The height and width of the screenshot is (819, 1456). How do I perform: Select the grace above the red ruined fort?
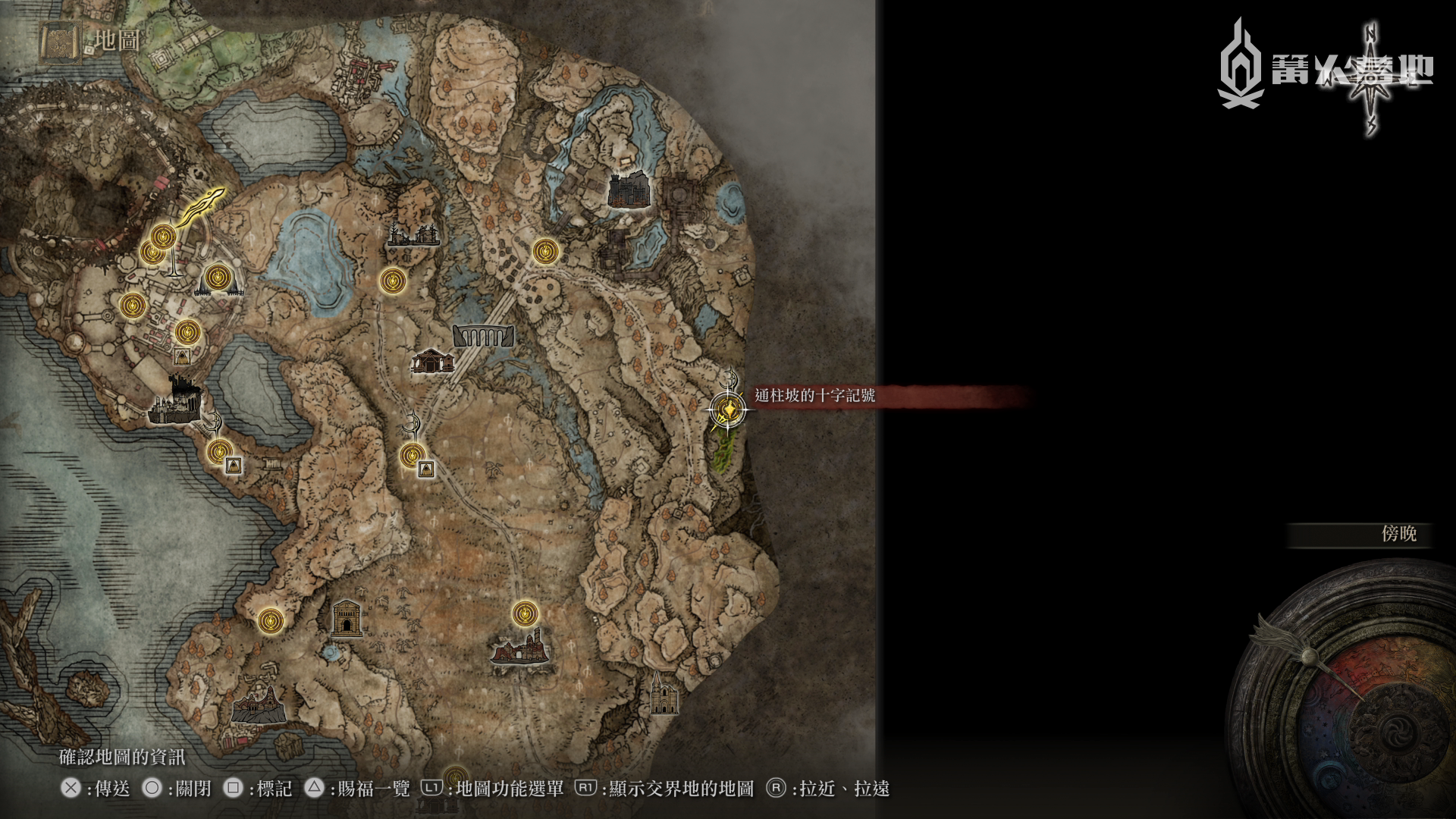point(525,613)
